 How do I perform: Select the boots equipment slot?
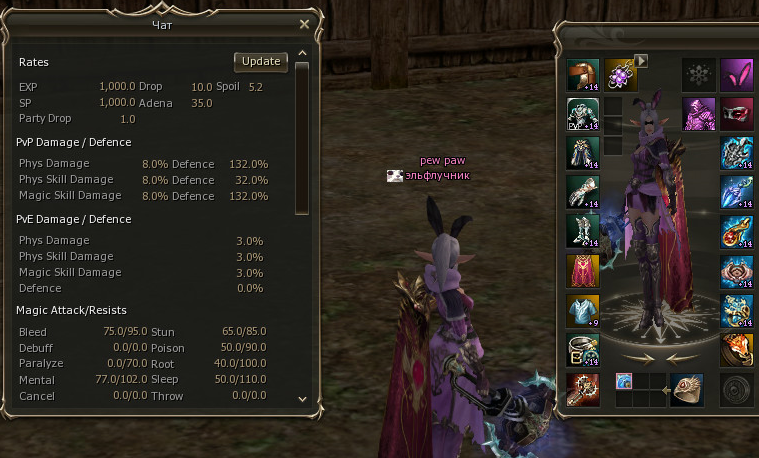583,230
